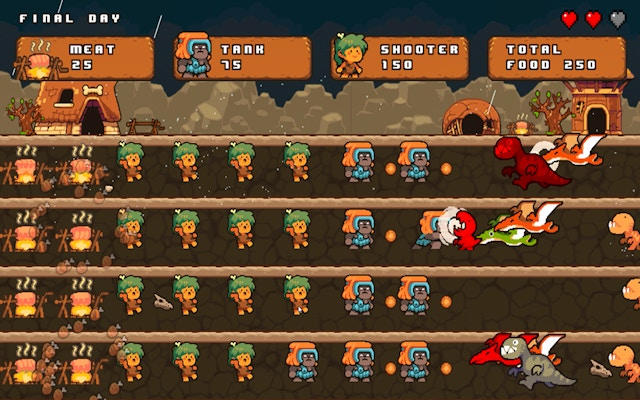640x400 pixels.
Task: Select the Meat unit card costing 25
Action: click(85, 58)
